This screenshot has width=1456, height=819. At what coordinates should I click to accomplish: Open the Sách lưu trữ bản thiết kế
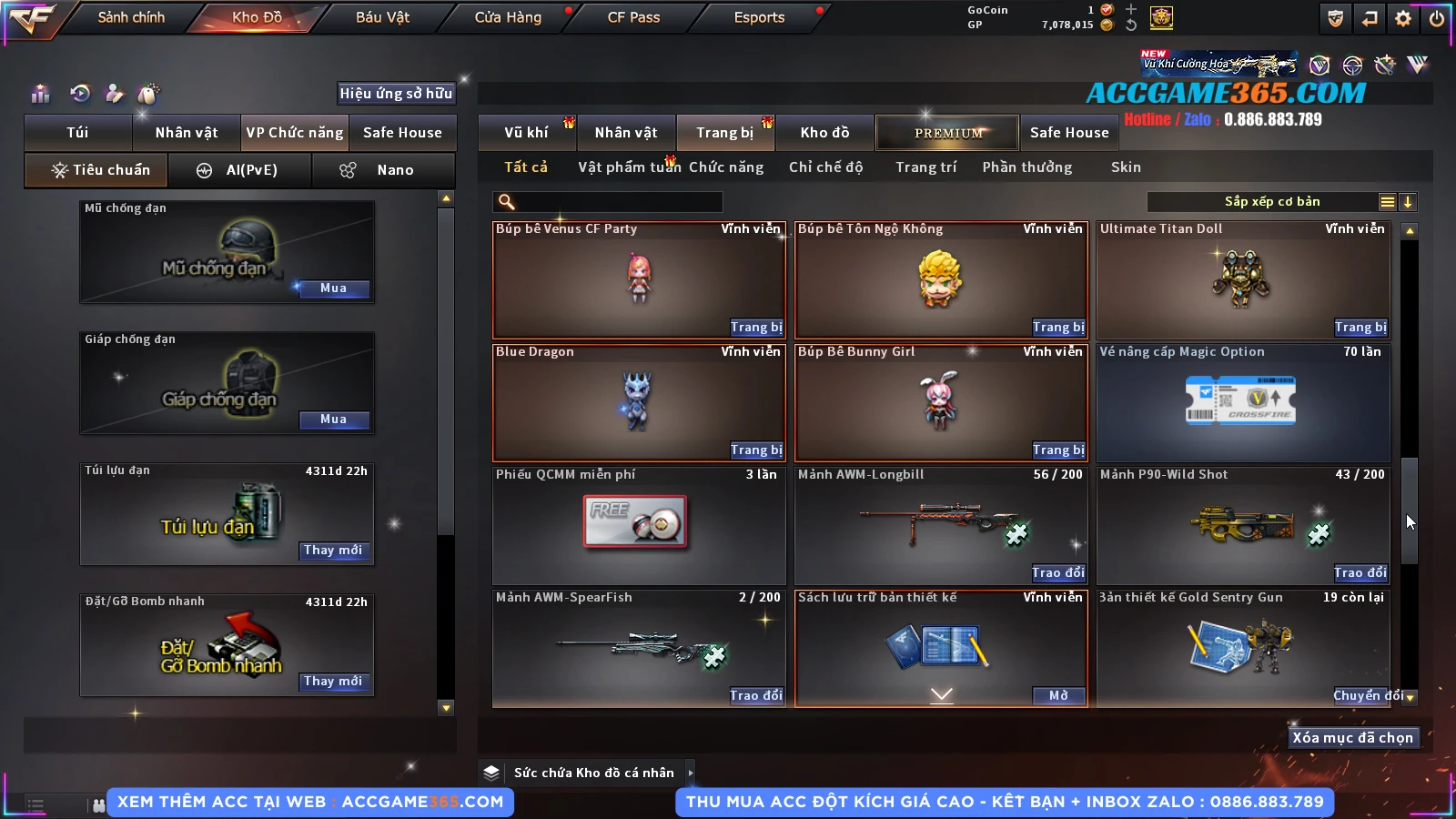(x=1058, y=696)
